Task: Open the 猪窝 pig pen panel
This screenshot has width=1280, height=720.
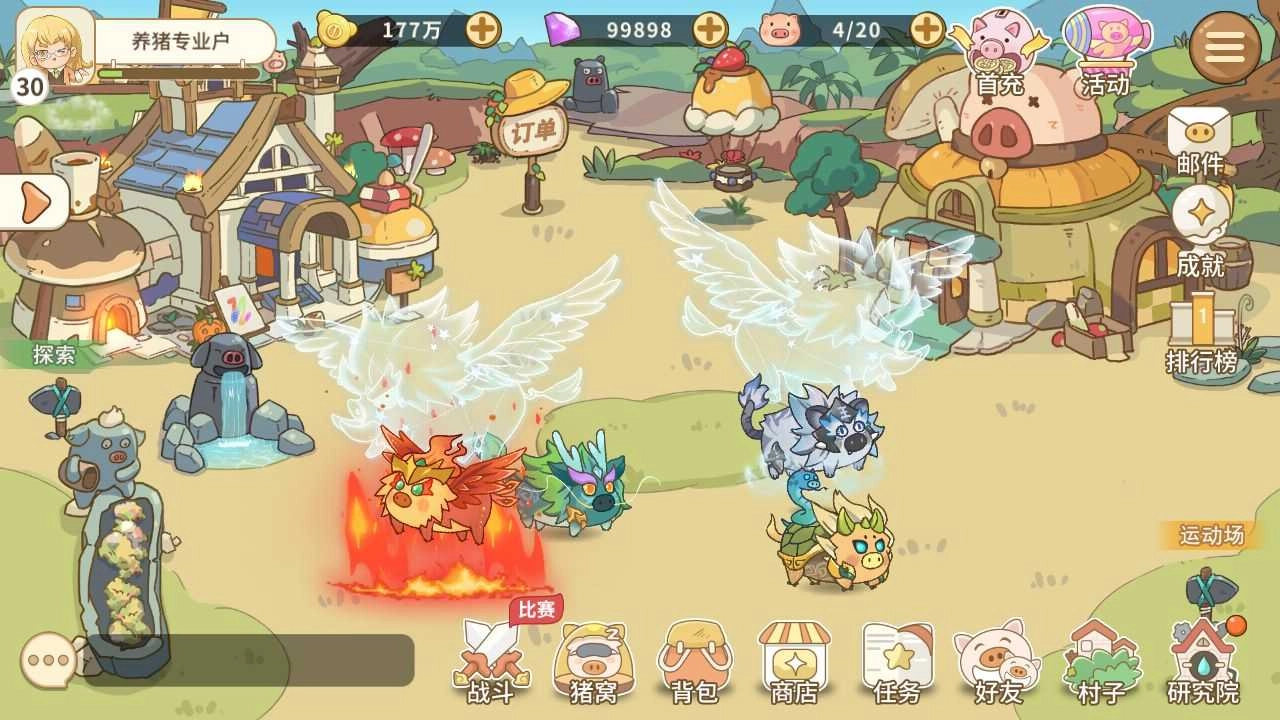Action: click(x=593, y=660)
